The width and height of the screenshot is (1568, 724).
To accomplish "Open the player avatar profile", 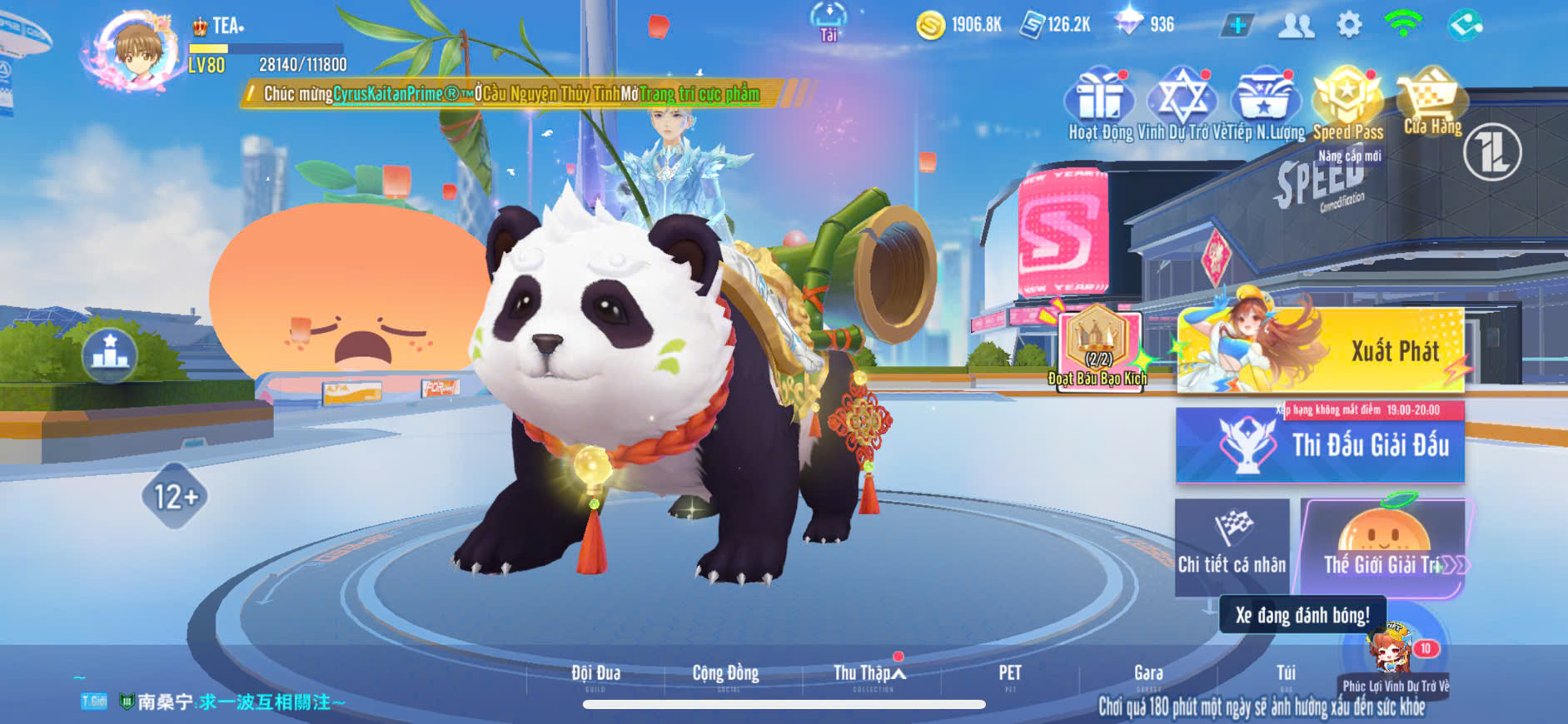I will click(x=137, y=50).
